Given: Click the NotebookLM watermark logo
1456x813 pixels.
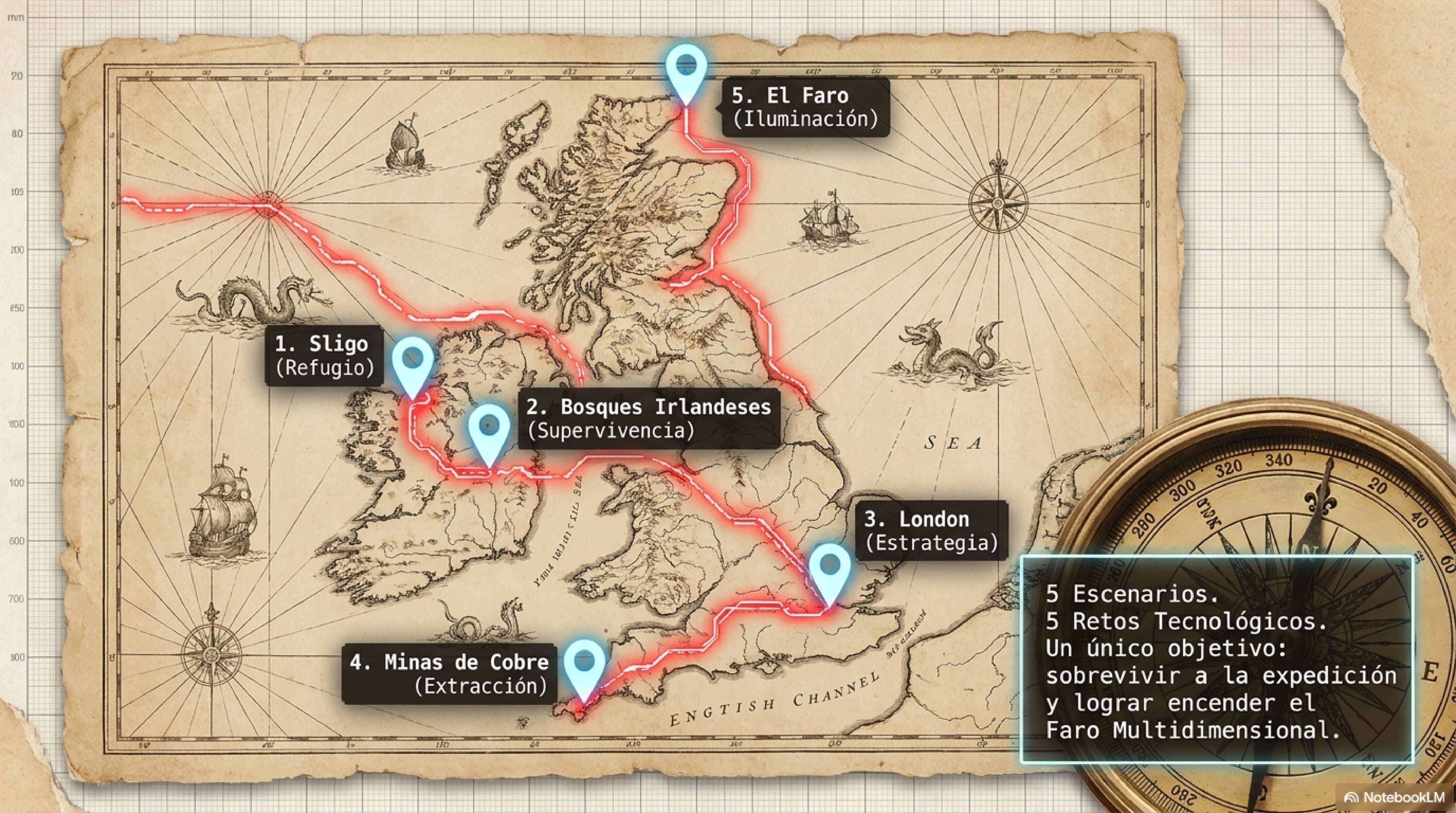Looking at the screenshot, I should (1394, 797).
